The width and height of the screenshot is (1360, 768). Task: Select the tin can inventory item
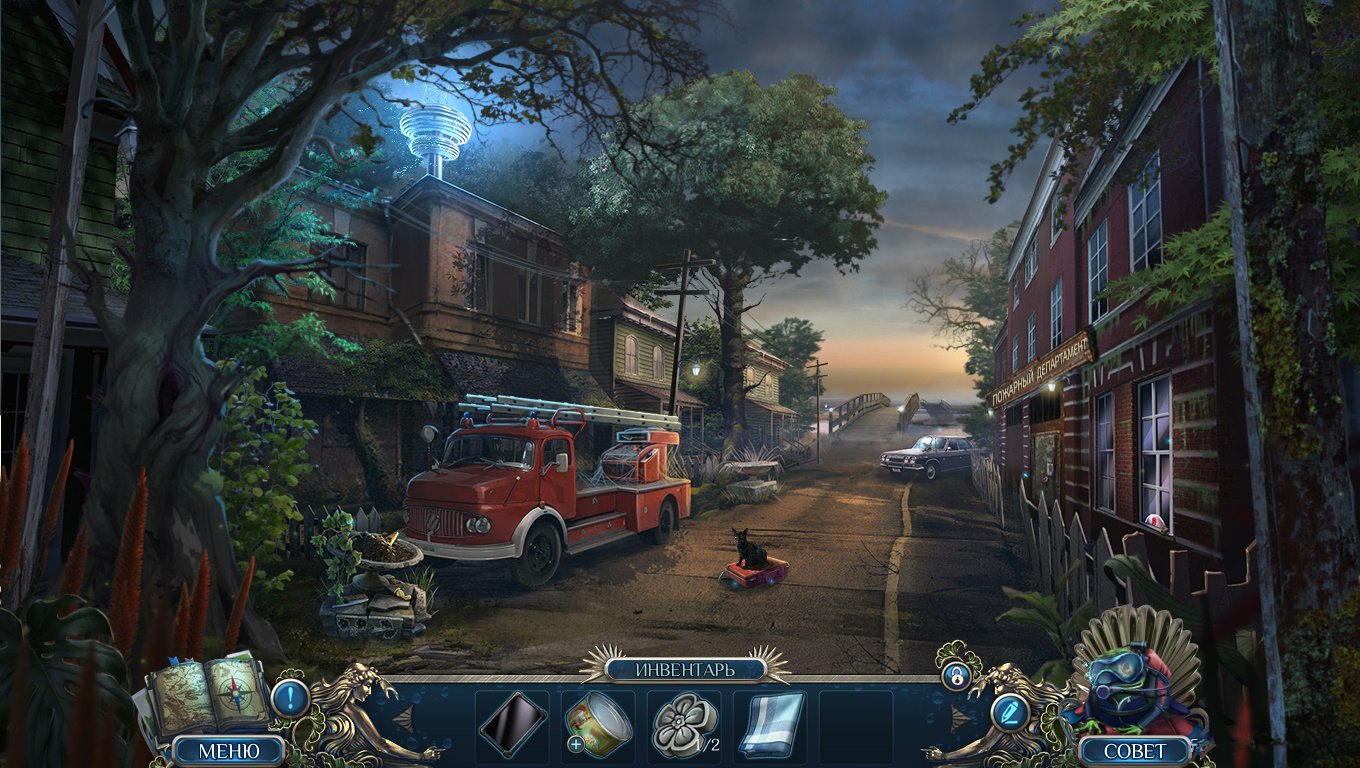click(x=597, y=724)
